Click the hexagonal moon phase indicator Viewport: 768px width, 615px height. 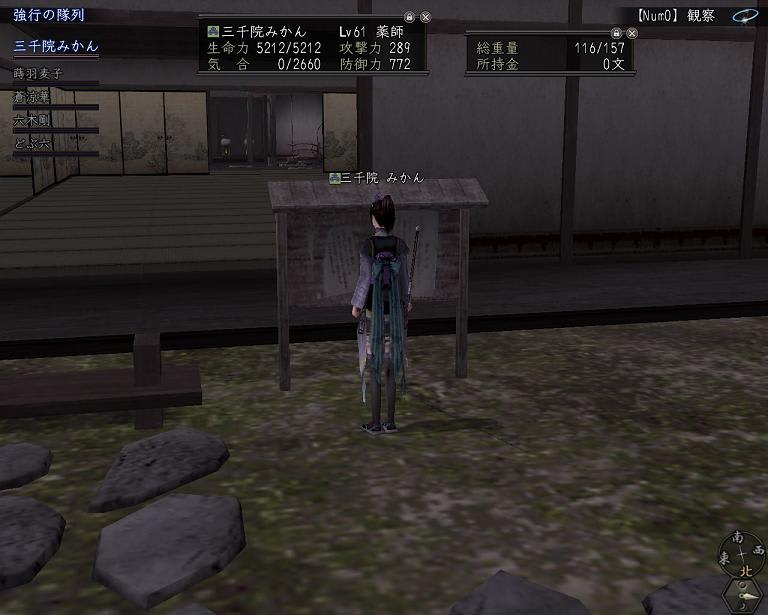click(743, 594)
